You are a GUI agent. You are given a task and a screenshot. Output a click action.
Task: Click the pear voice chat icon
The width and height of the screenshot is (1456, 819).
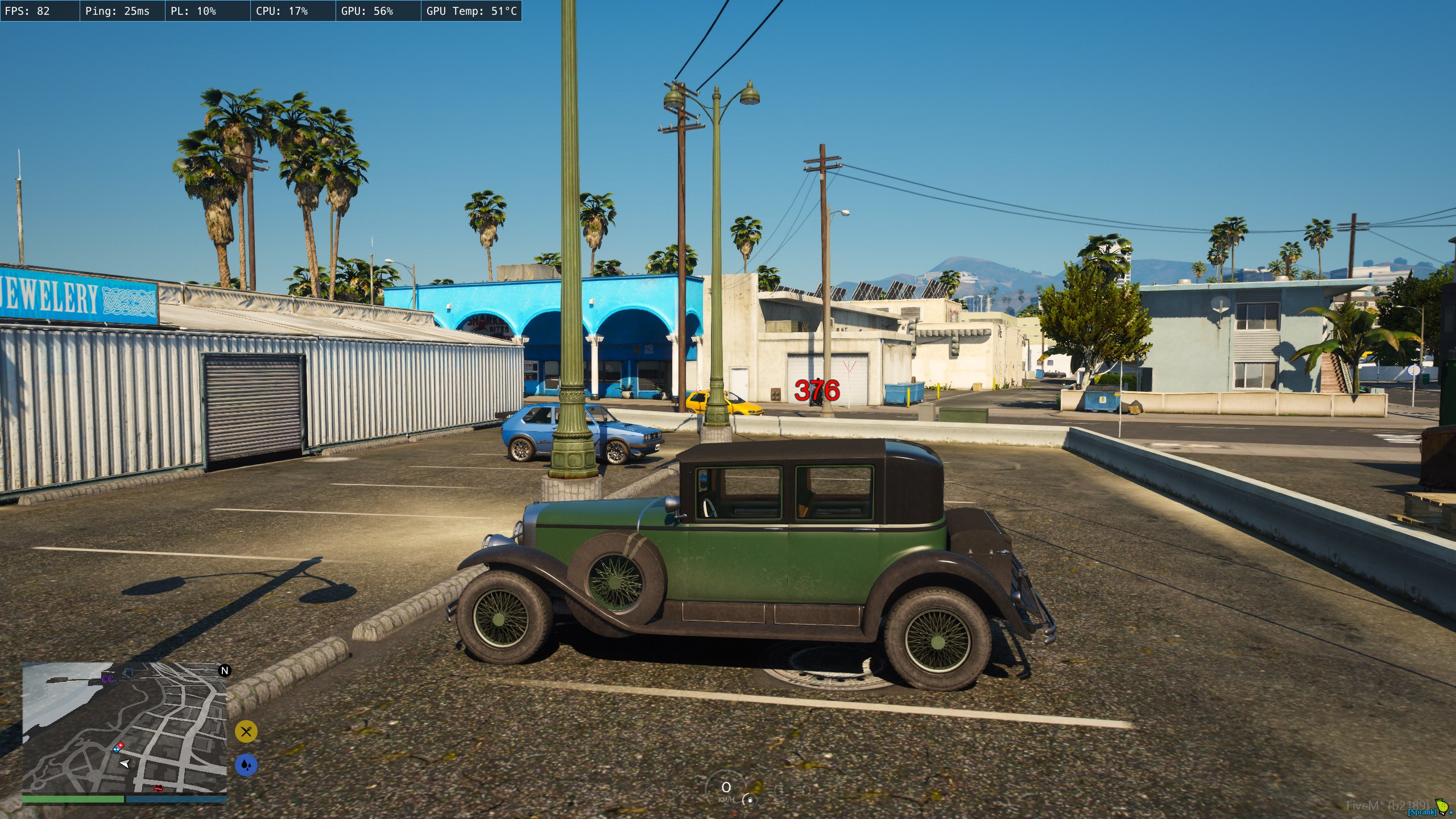1442,806
